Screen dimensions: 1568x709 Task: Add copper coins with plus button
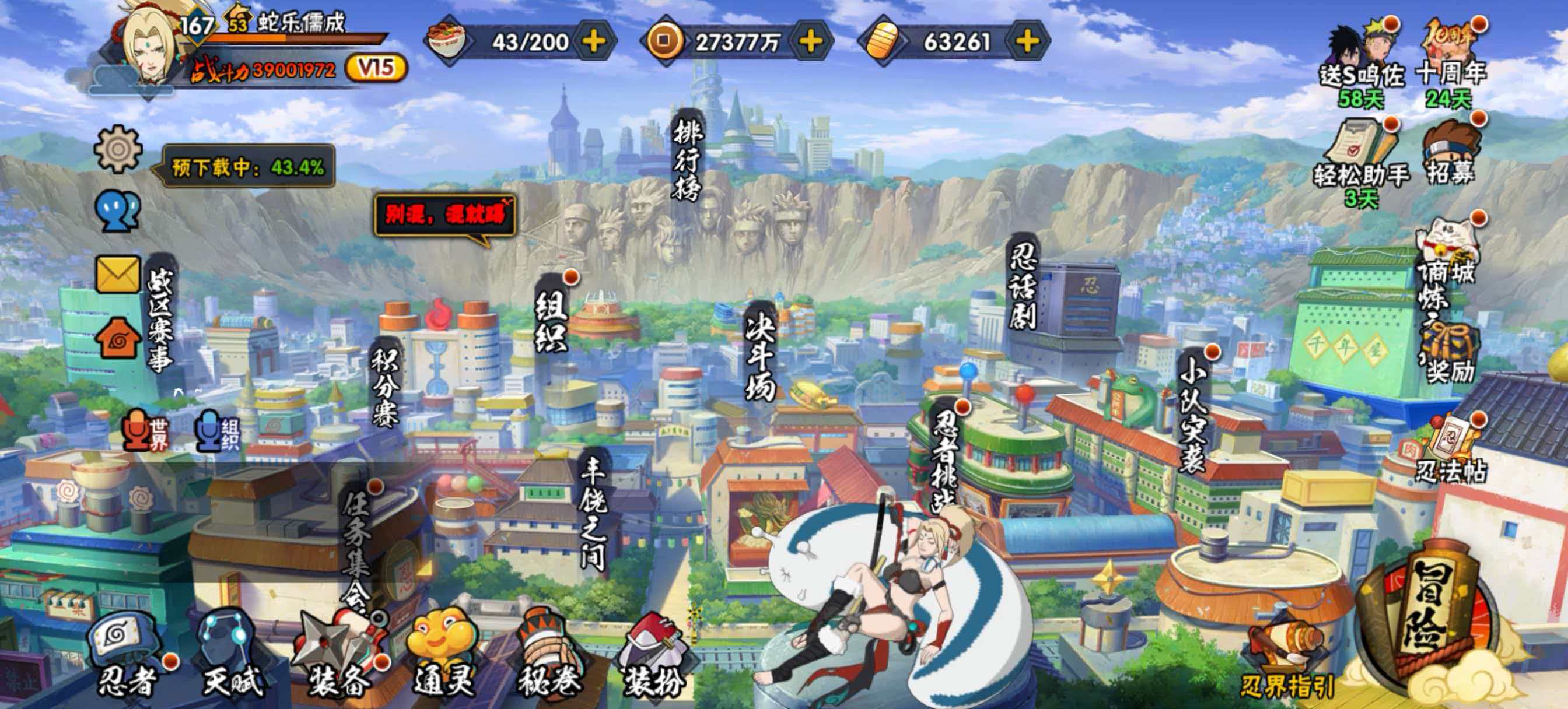(x=811, y=41)
